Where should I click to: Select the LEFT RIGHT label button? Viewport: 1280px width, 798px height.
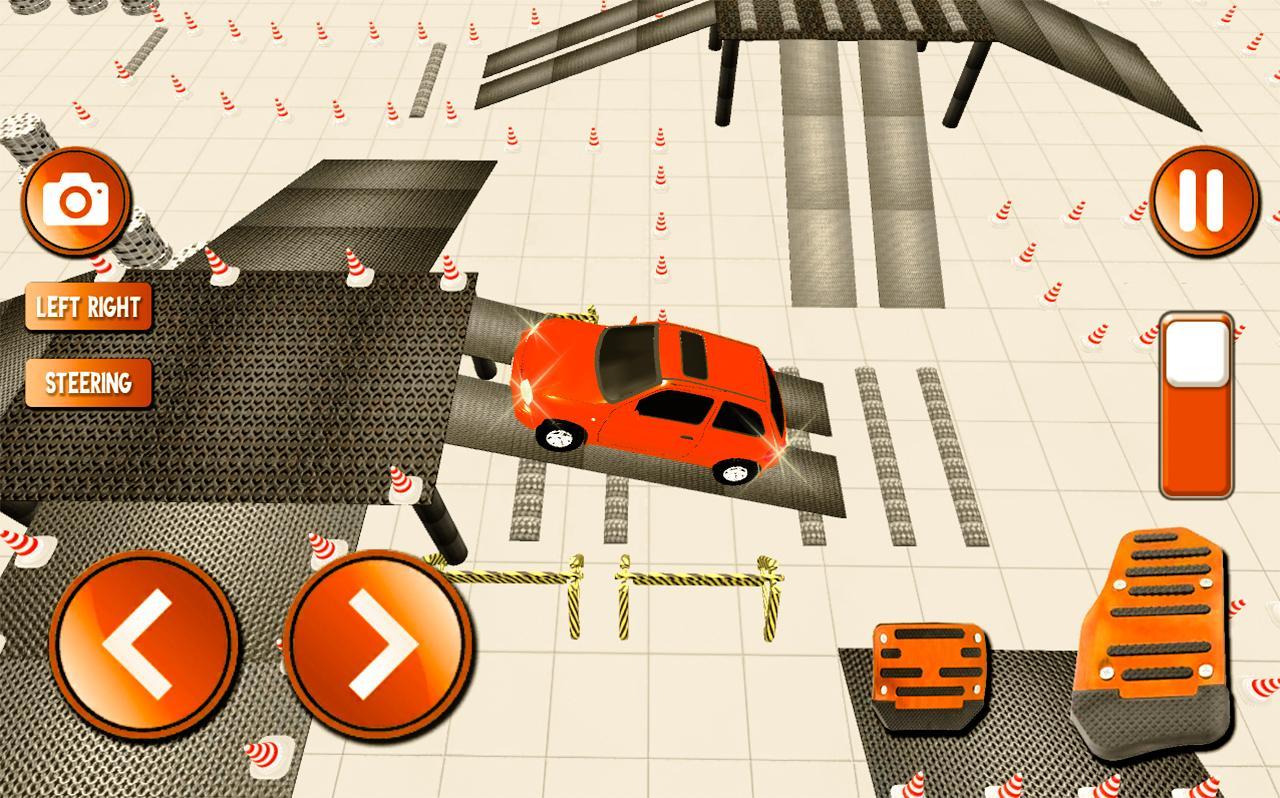pos(88,307)
